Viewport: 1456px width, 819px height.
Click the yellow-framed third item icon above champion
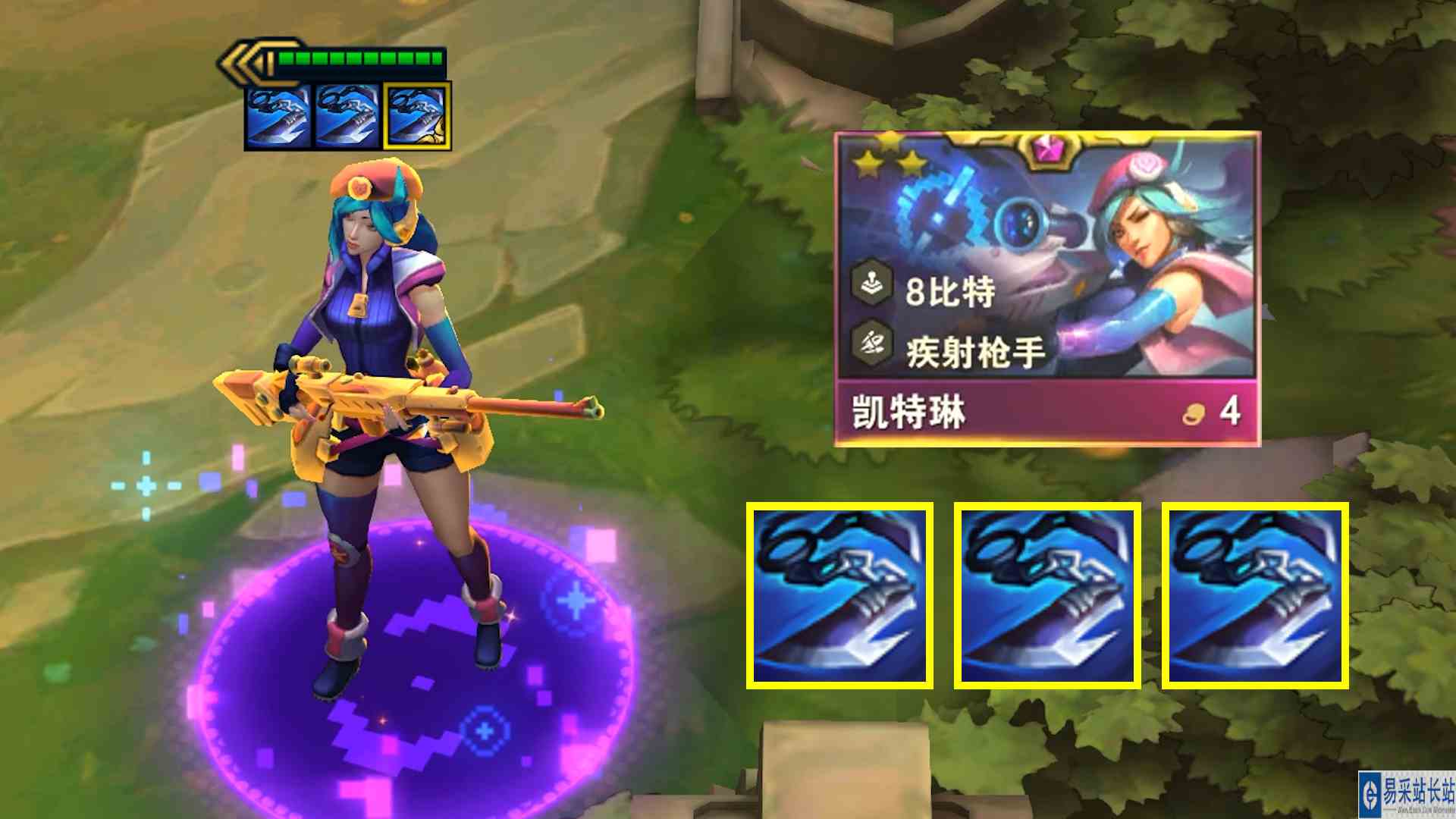[417, 115]
